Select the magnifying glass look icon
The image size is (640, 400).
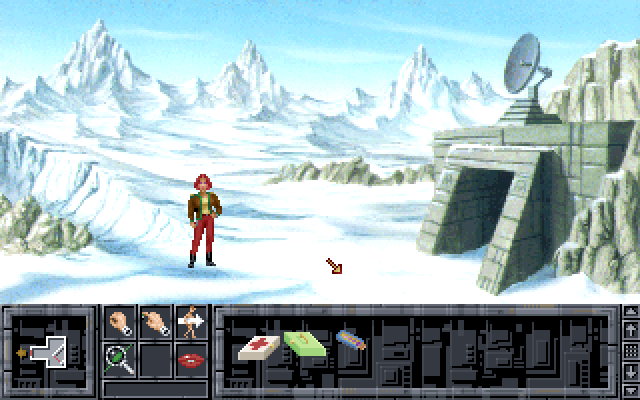pyautogui.click(x=121, y=358)
